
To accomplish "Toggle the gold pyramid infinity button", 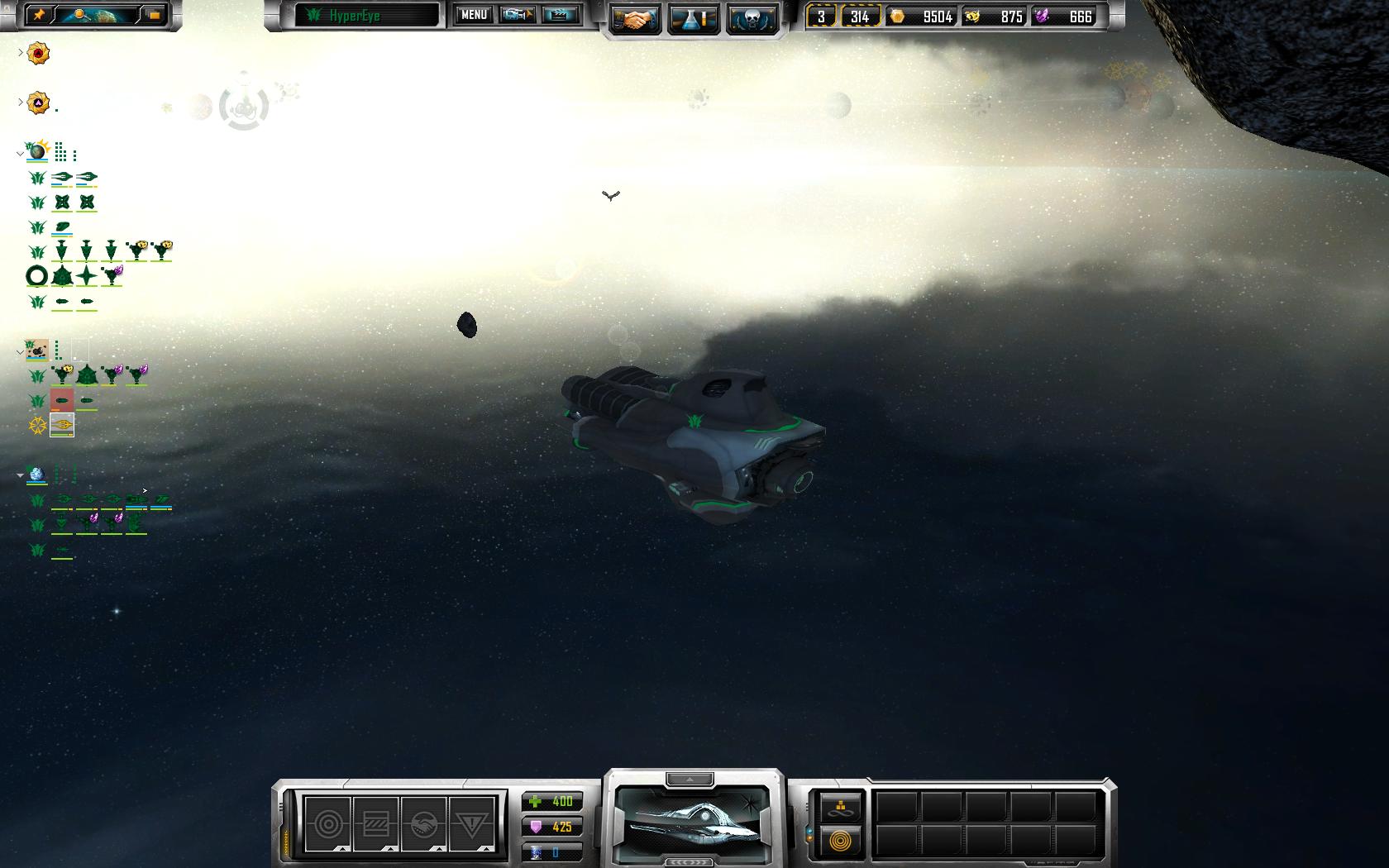I will tap(841, 808).
